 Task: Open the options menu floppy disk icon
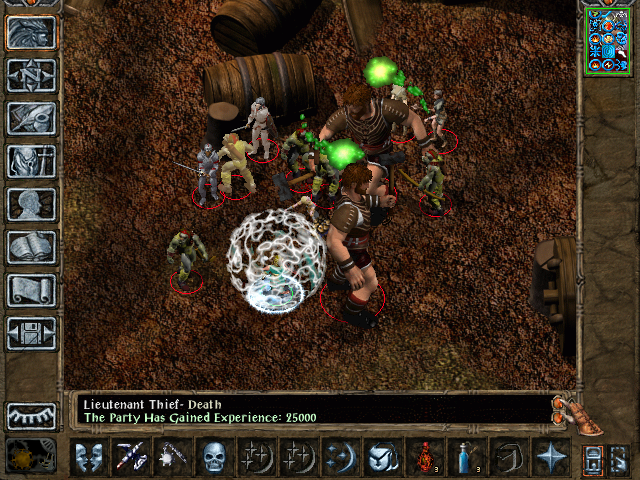pyautogui.click(x=31, y=333)
